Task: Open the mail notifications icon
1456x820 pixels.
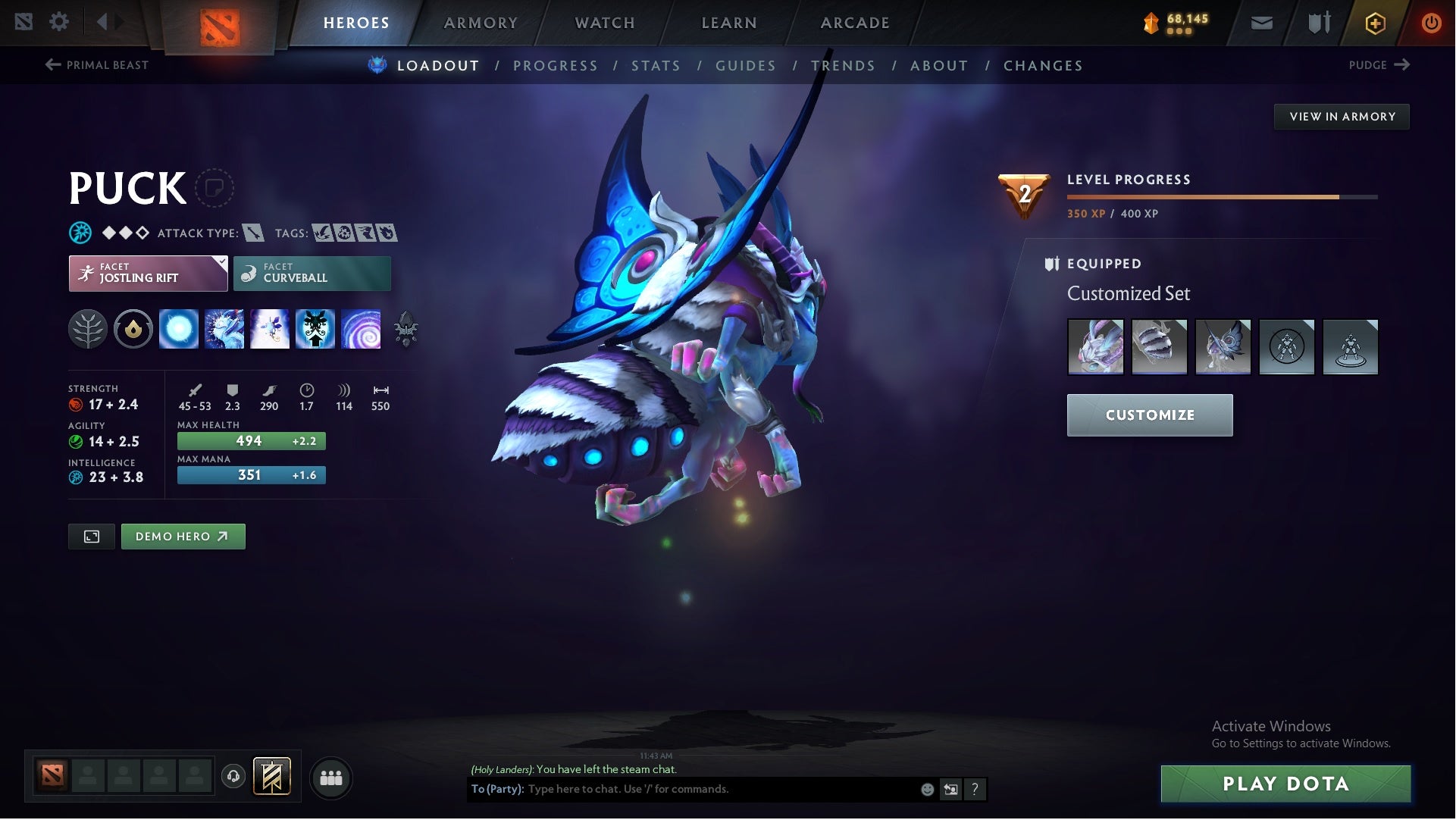Action: point(1260,22)
